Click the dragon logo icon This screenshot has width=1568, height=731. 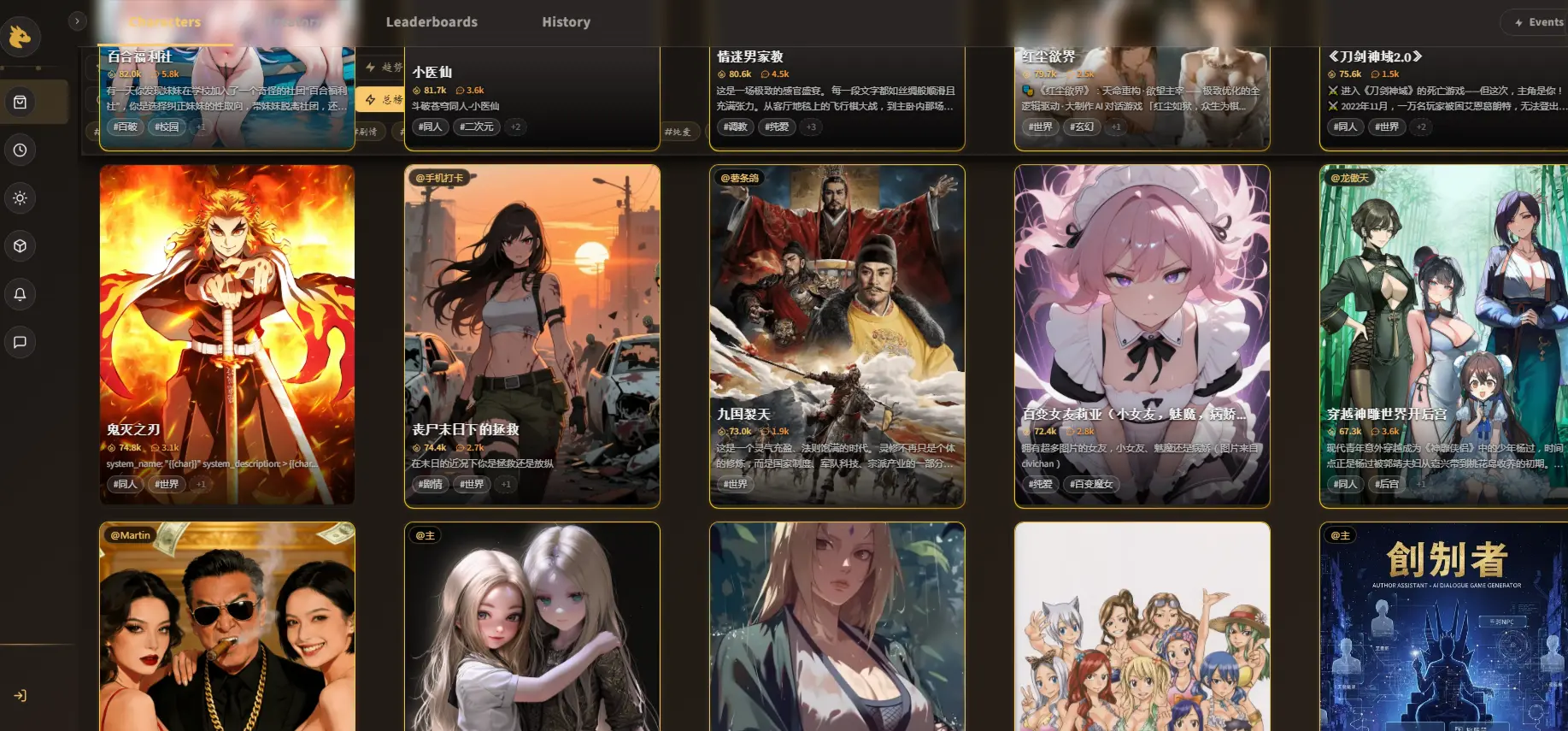(20, 37)
